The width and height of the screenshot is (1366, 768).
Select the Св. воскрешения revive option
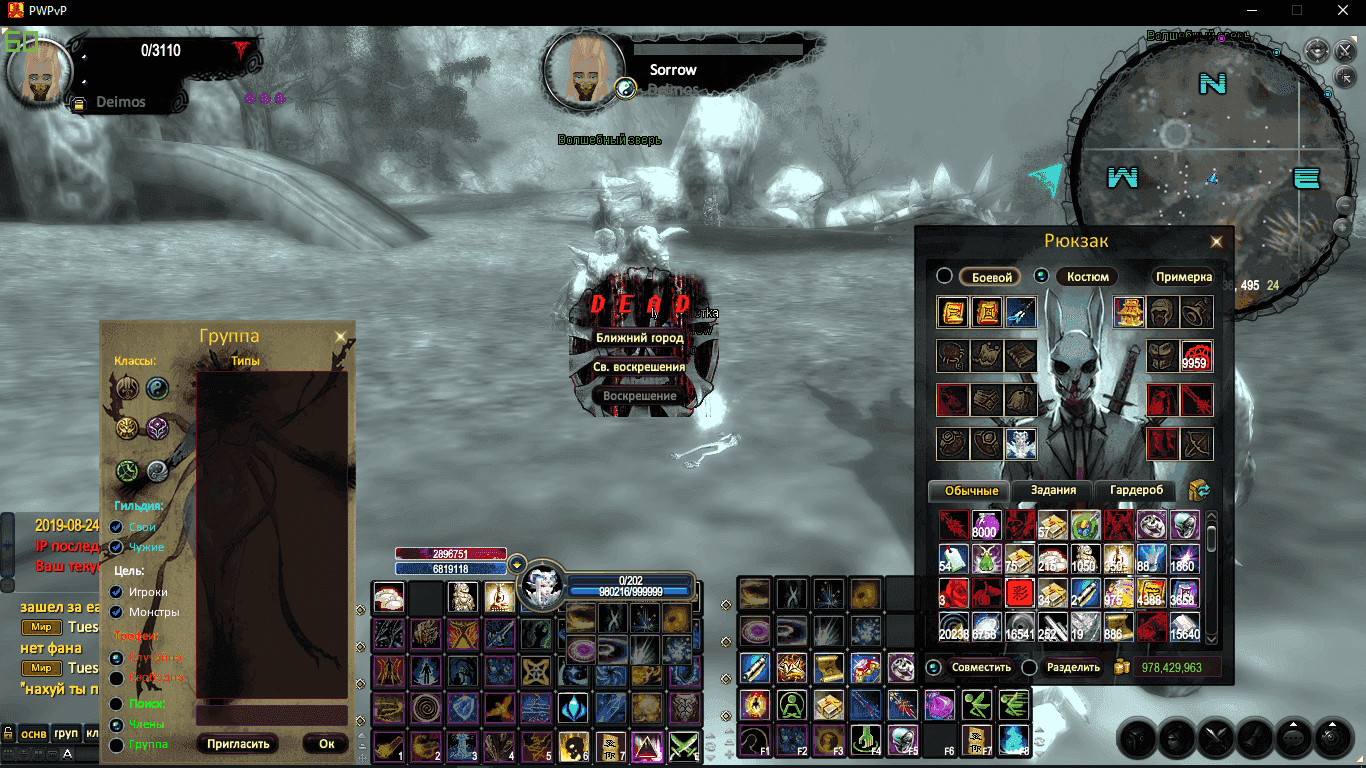640,367
